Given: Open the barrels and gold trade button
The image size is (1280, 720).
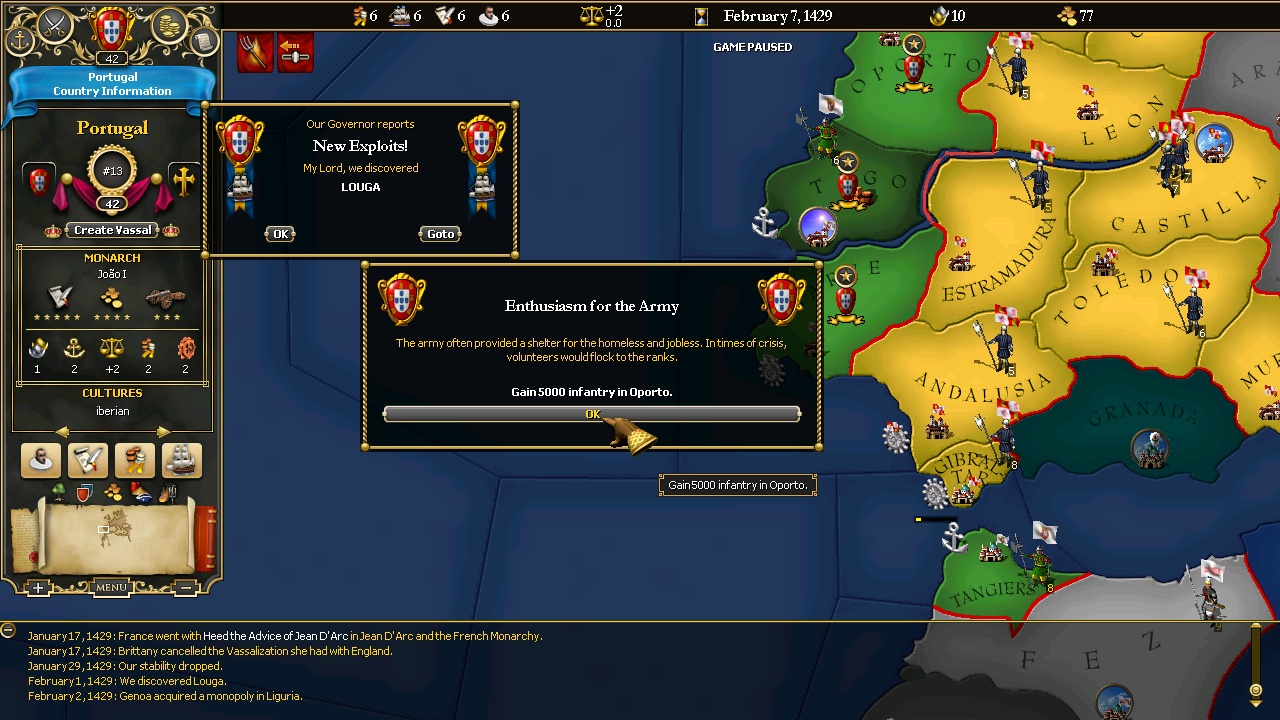Looking at the screenshot, I should tap(135, 460).
